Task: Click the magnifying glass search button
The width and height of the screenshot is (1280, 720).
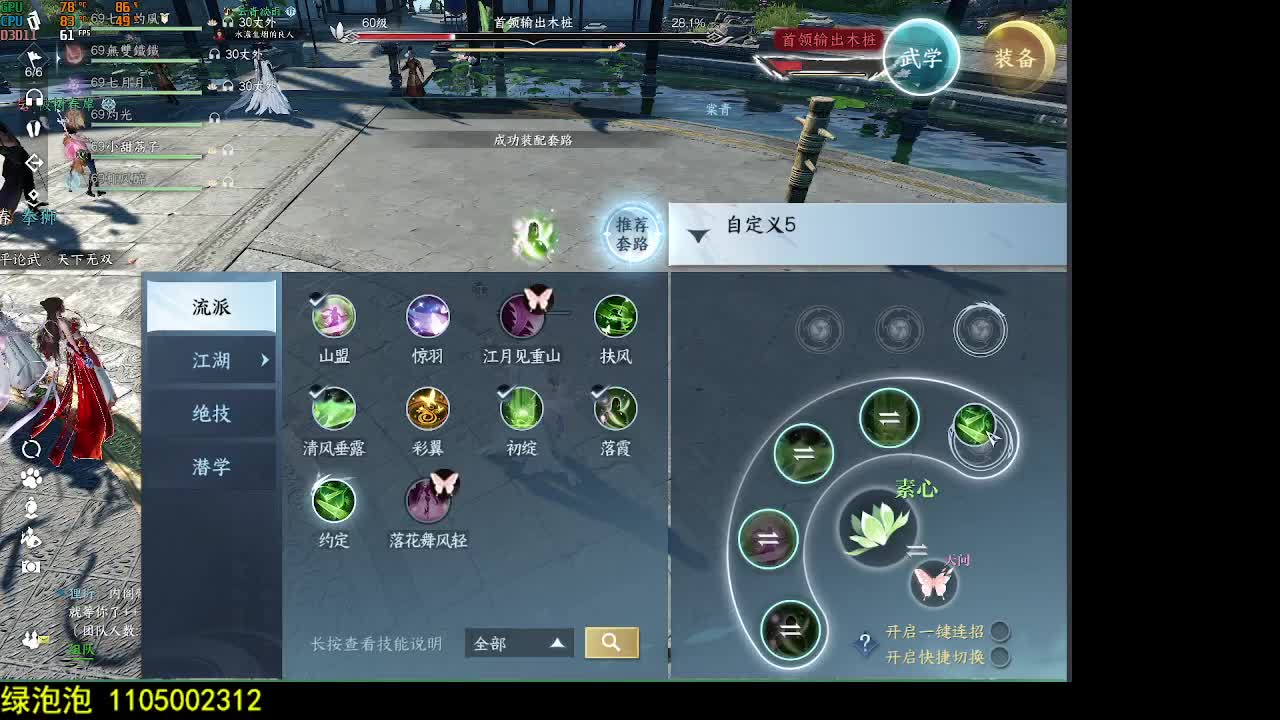Action: tap(611, 643)
